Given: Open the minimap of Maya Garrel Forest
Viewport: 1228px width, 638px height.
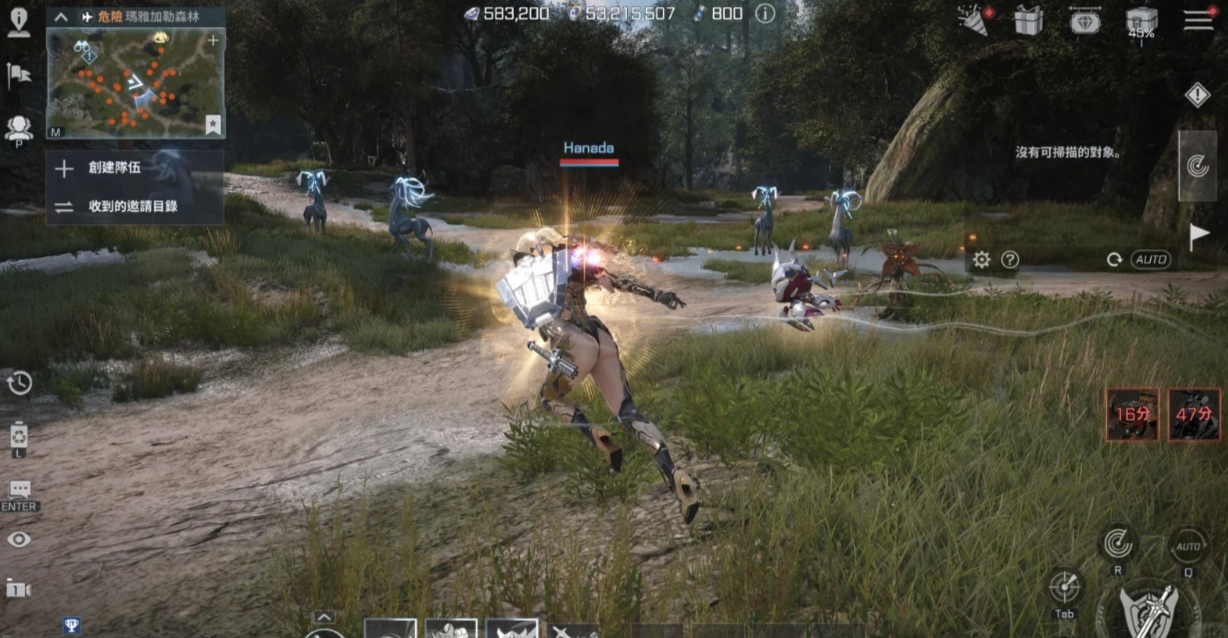Looking at the screenshot, I should 135,82.
